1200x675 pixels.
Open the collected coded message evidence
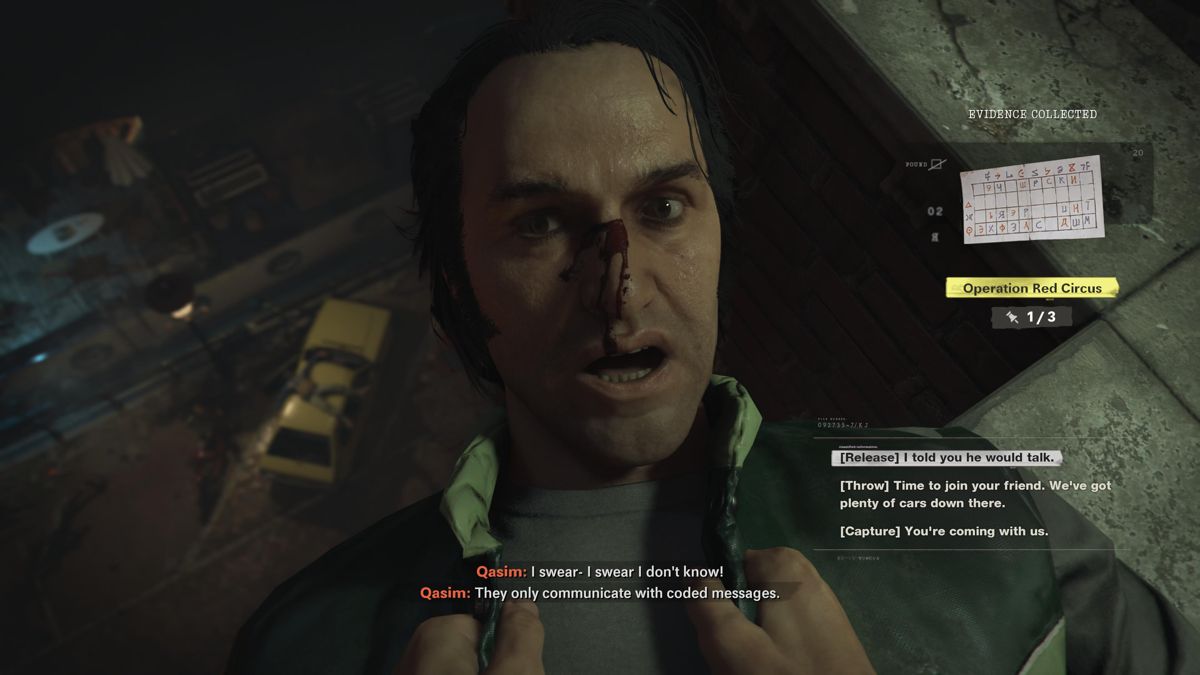click(1032, 199)
